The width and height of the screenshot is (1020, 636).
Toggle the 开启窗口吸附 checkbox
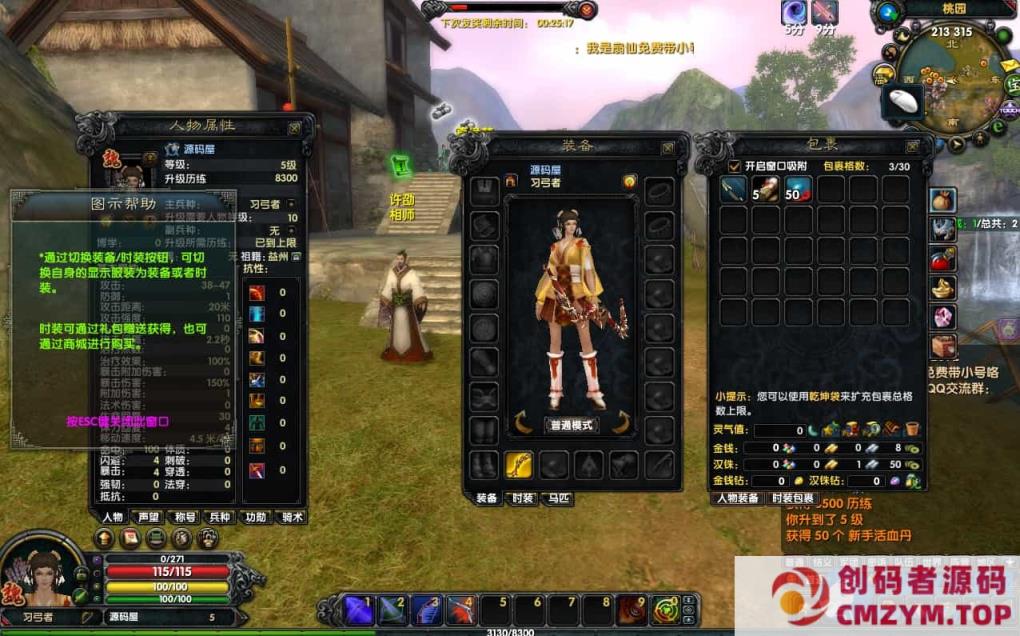pos(735,166)
